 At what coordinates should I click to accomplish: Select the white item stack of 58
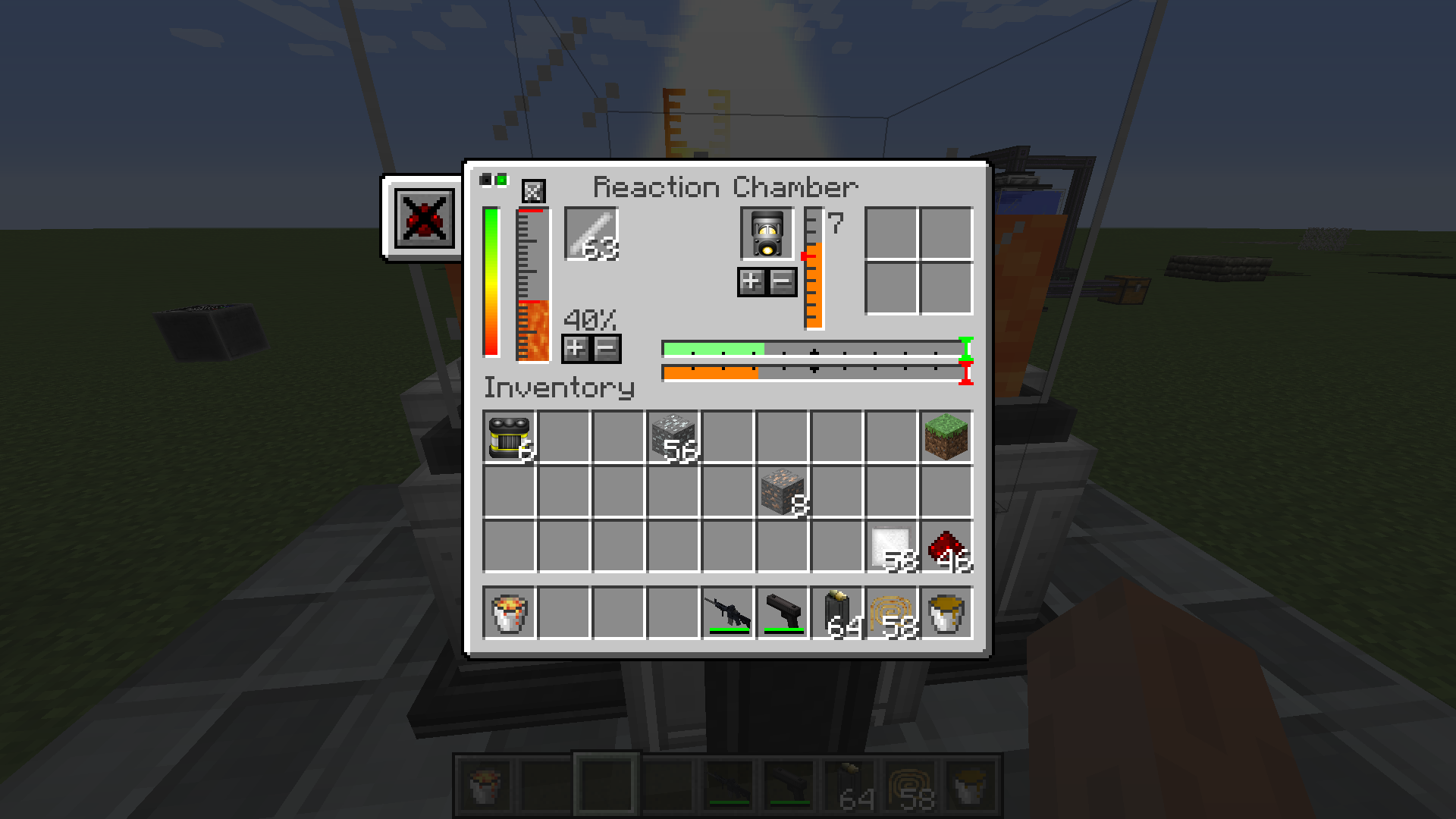(892, 547)
